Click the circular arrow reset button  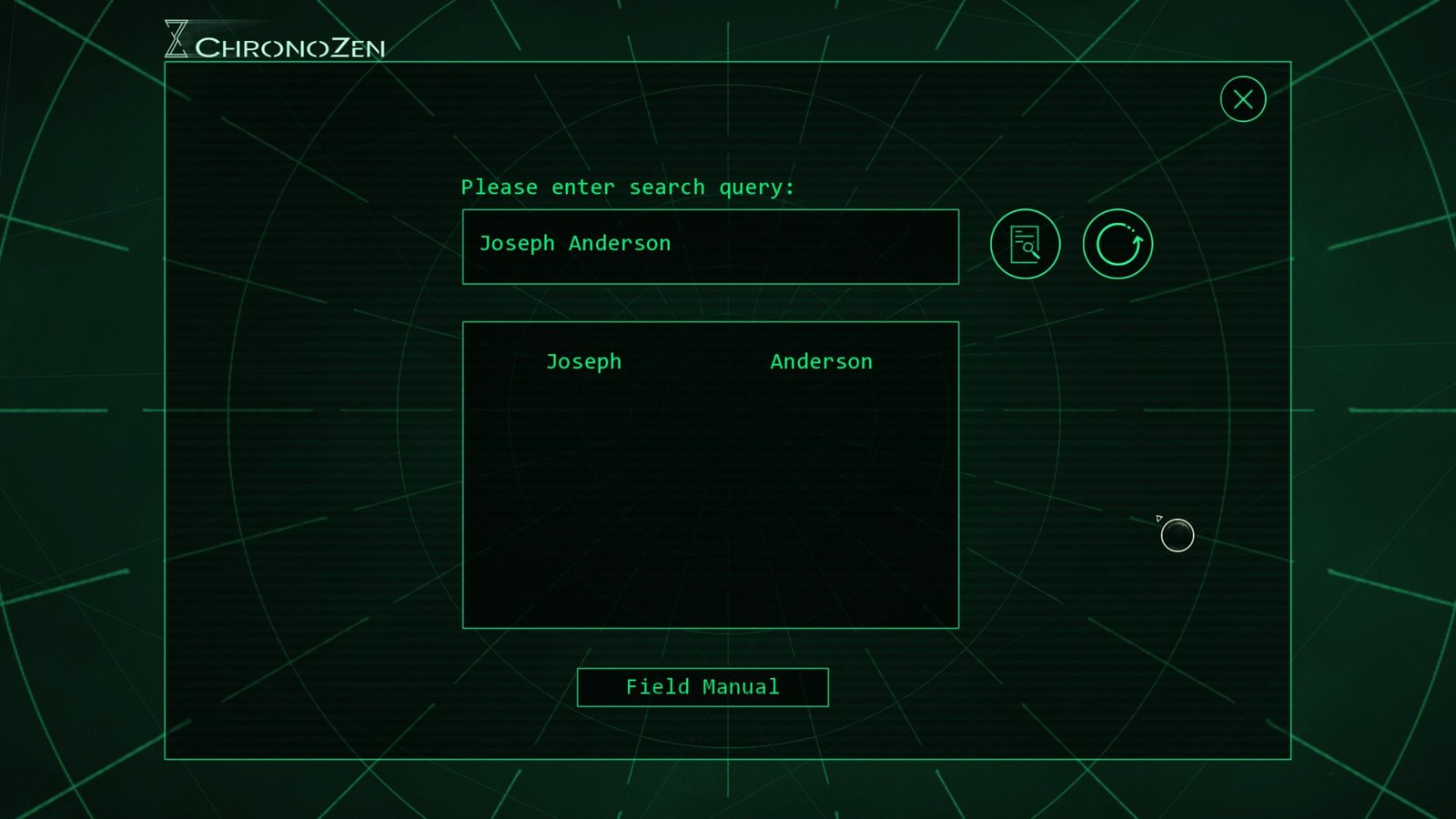[1117, 244]
